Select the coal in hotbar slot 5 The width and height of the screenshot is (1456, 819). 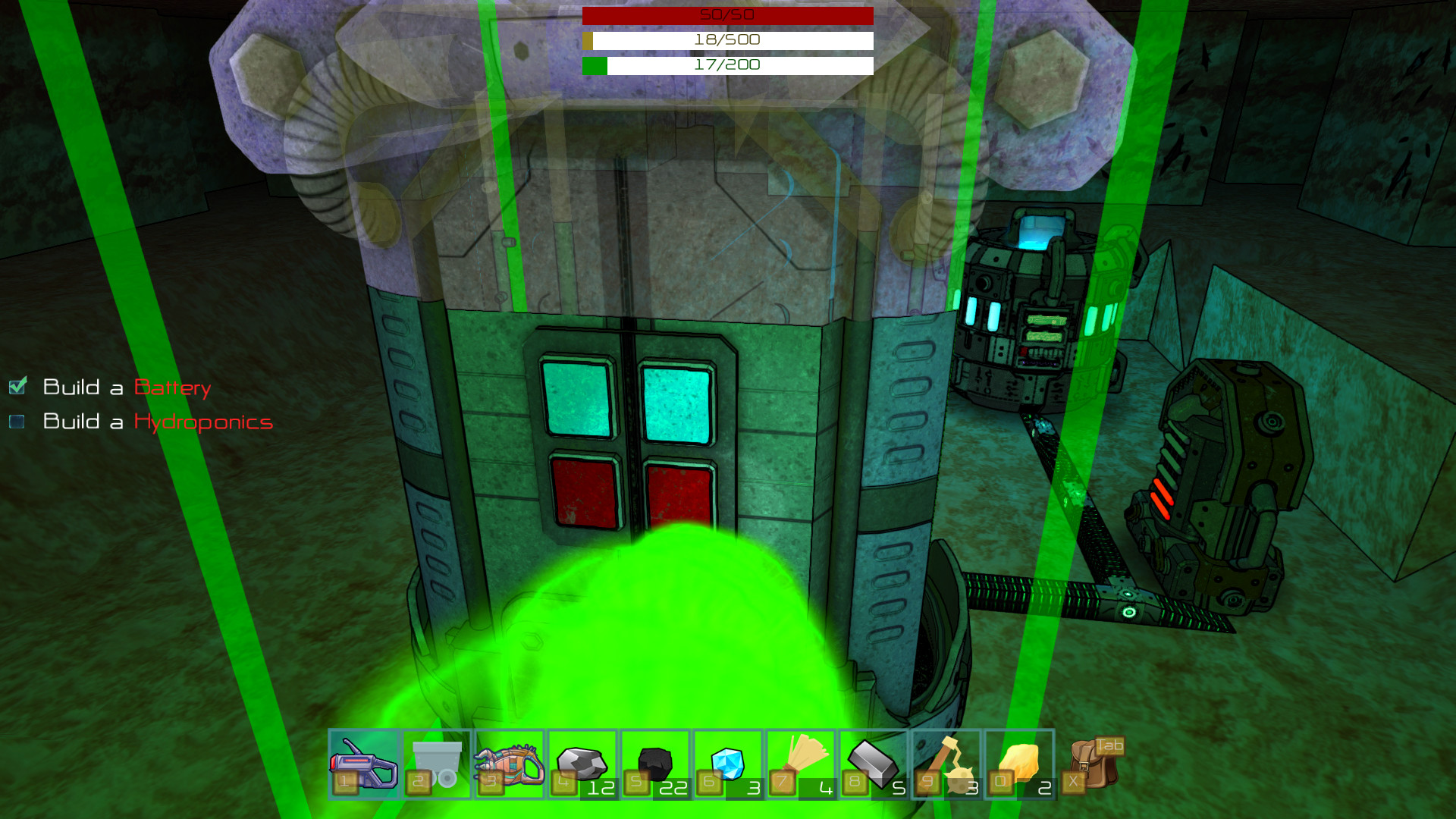[654, 762]
